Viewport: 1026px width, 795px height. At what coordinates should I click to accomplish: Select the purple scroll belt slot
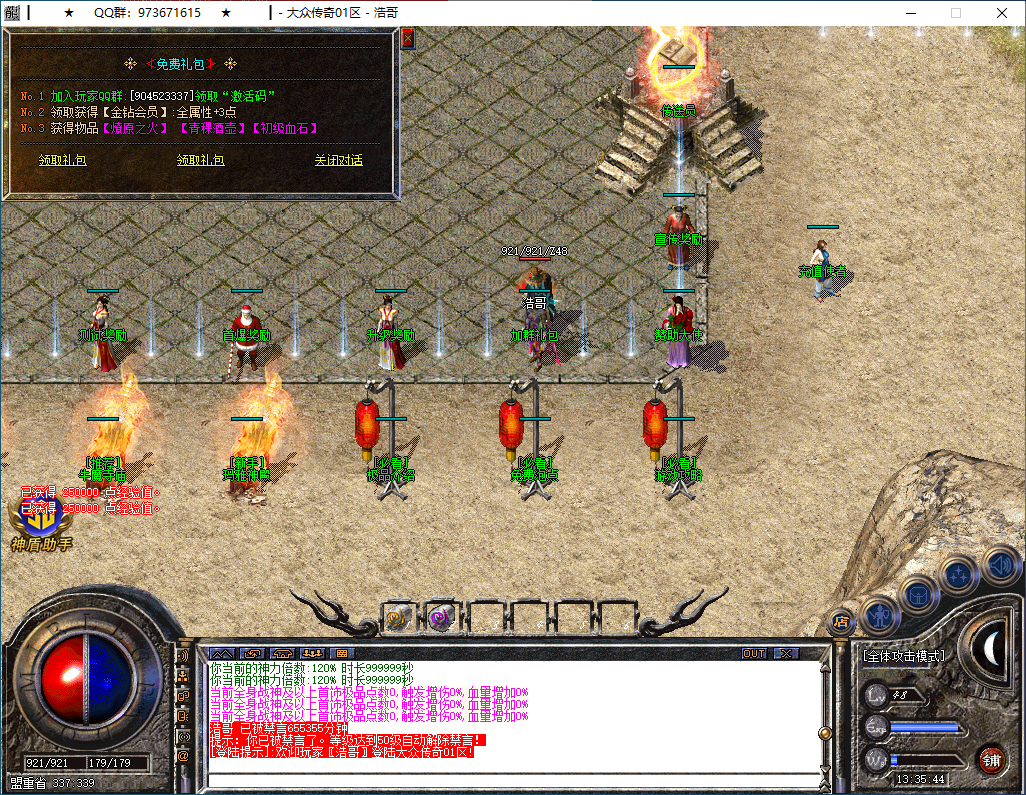[x=441, y=617]
